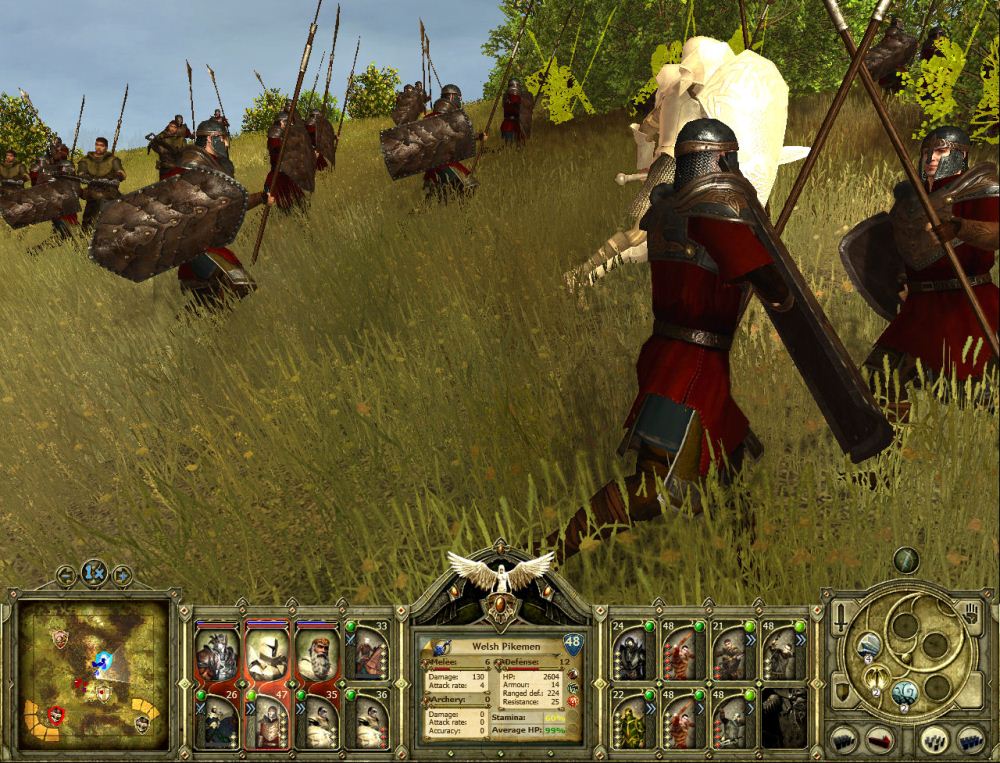Activate the raised hand hold command
Viewport: 1000px width, 763px height.
tap(969, 612)
